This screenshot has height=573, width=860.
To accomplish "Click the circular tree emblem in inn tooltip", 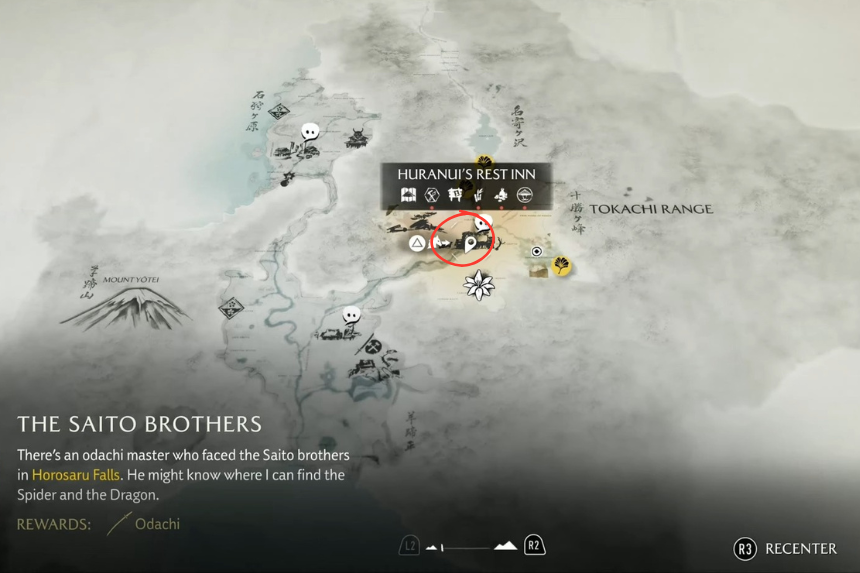I will point(525,195).
